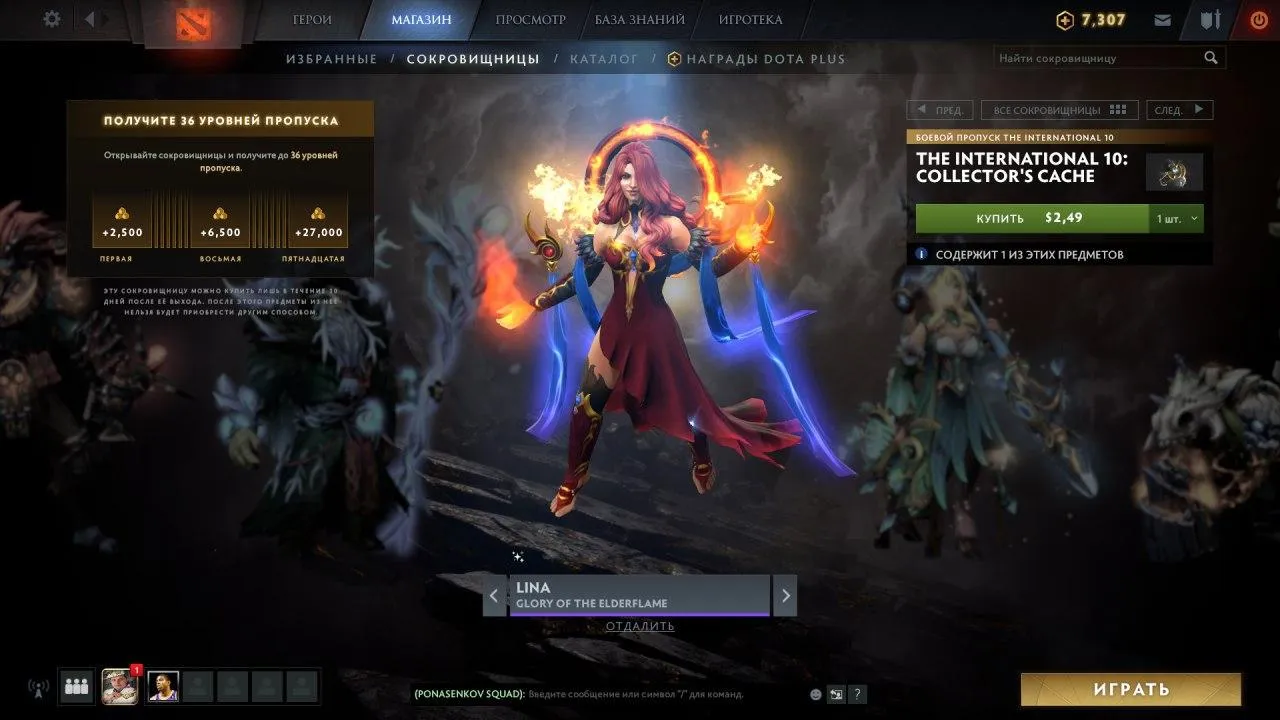Image resolution: width=1280 pixels, height=720 pixels.
Task: Open НАГРАДЫ DOTA PLUS section
Action: tap(764, 59)
